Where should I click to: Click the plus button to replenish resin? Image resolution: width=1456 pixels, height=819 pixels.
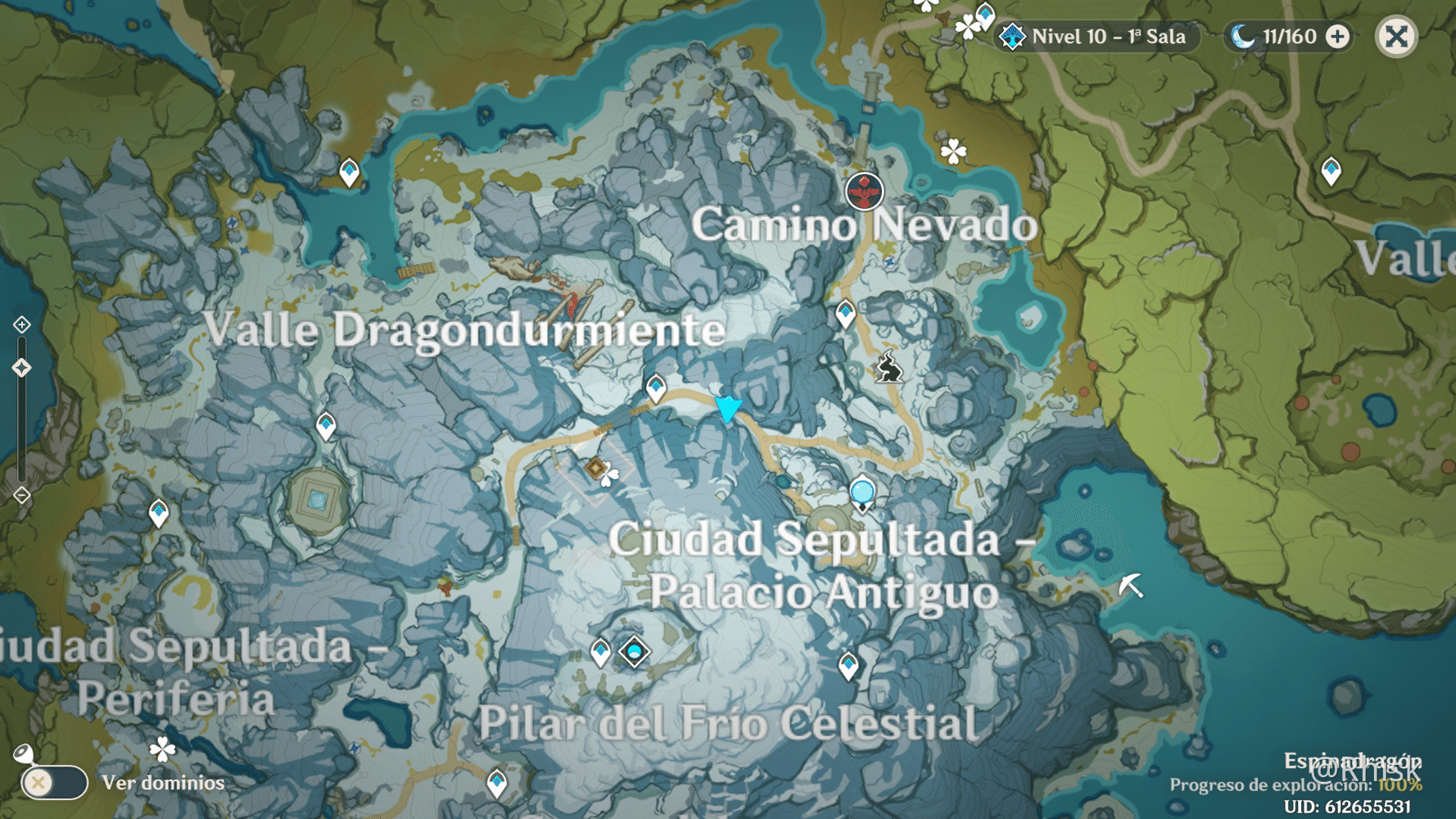click(1338, 36)
